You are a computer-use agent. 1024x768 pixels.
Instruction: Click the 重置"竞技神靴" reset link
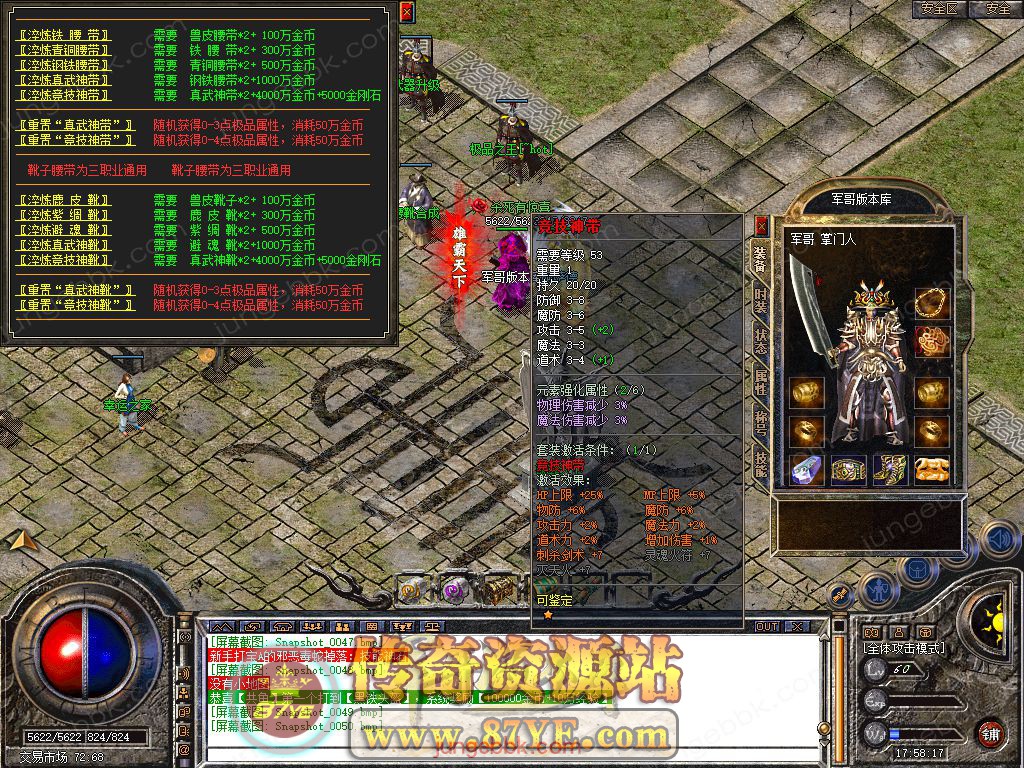[77, 306]
